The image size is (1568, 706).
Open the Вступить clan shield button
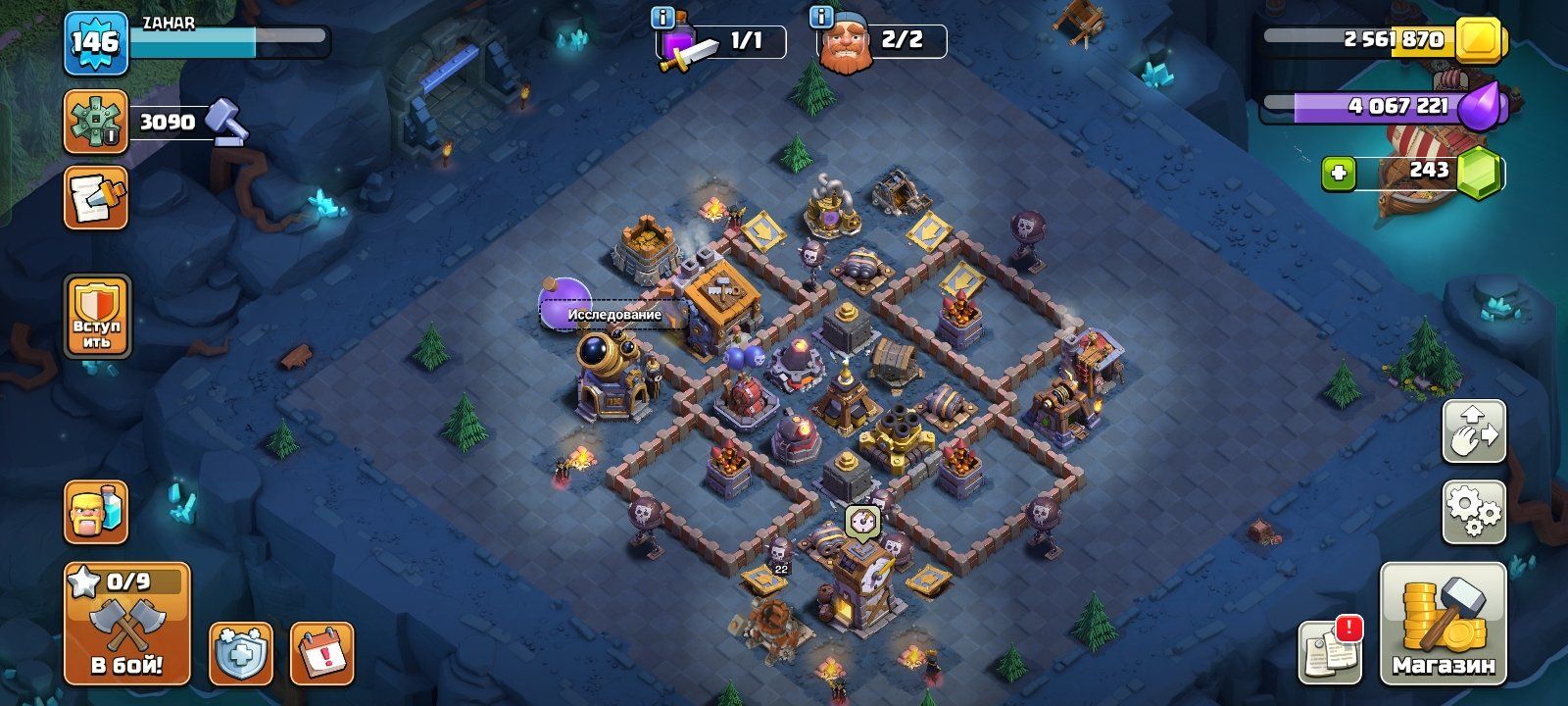(x=97, y=316)
